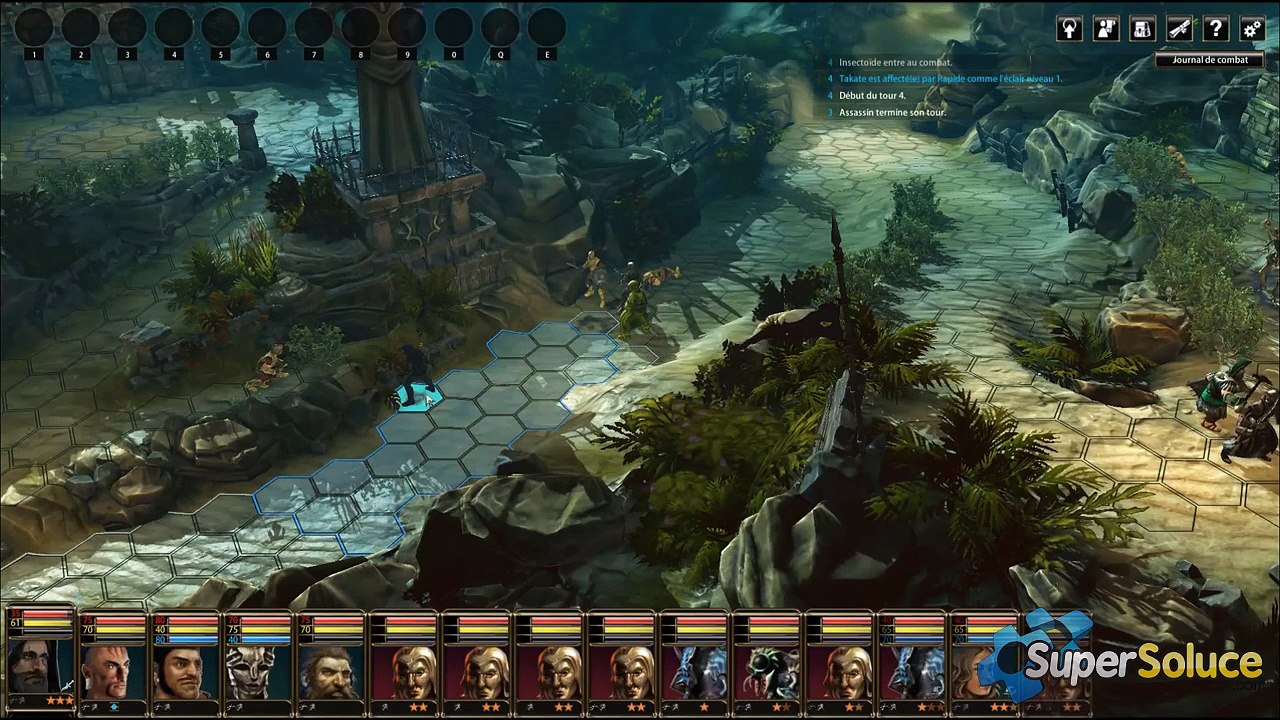The width and height of the screenshot is (1280, 720).
Task: Open the backpack inventory
Action: (1143, 29)
